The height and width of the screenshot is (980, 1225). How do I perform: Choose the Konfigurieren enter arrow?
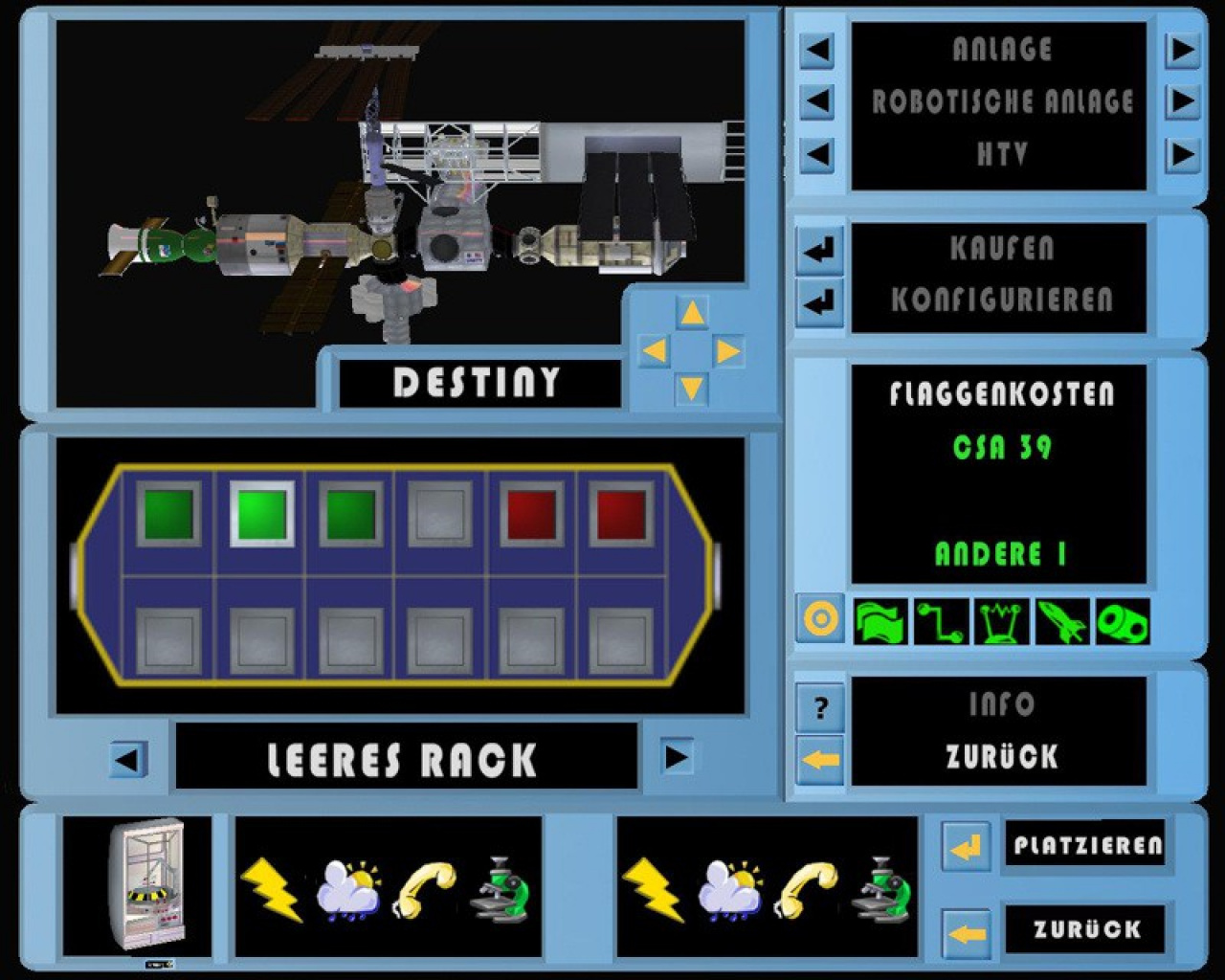pos(818,303)
